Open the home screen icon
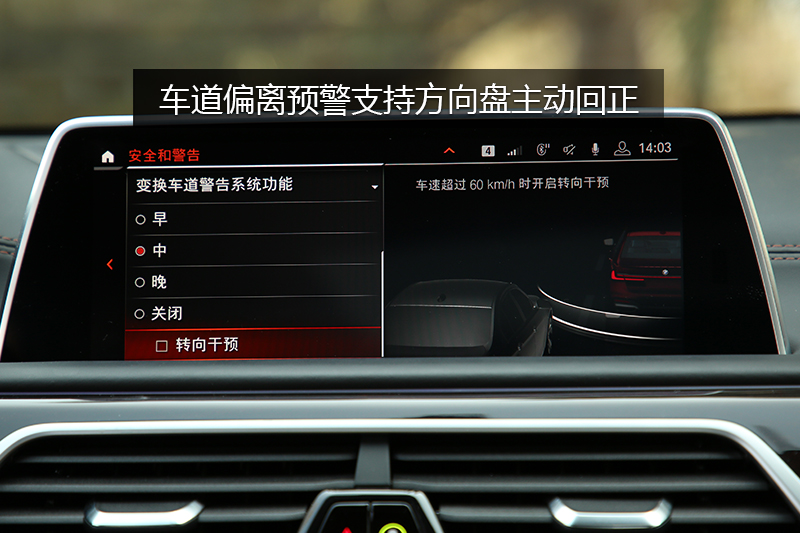 coord(108,156)
